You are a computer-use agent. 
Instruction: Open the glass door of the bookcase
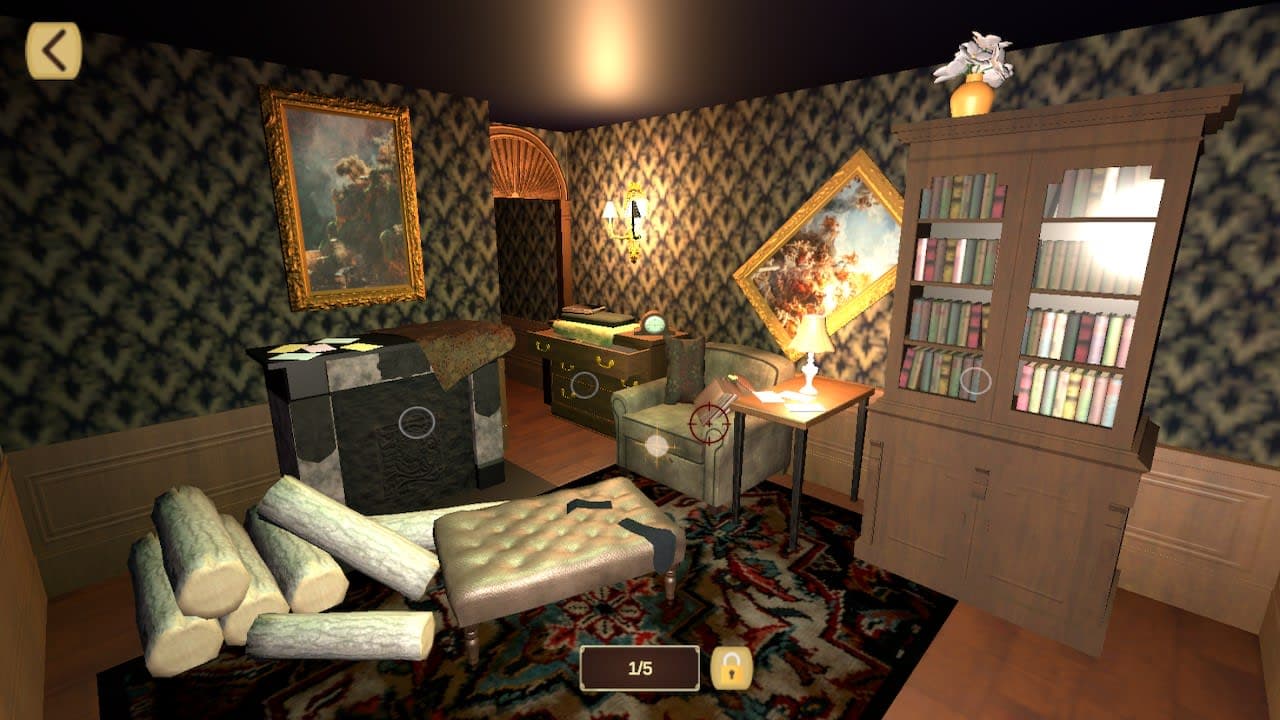1080,300
